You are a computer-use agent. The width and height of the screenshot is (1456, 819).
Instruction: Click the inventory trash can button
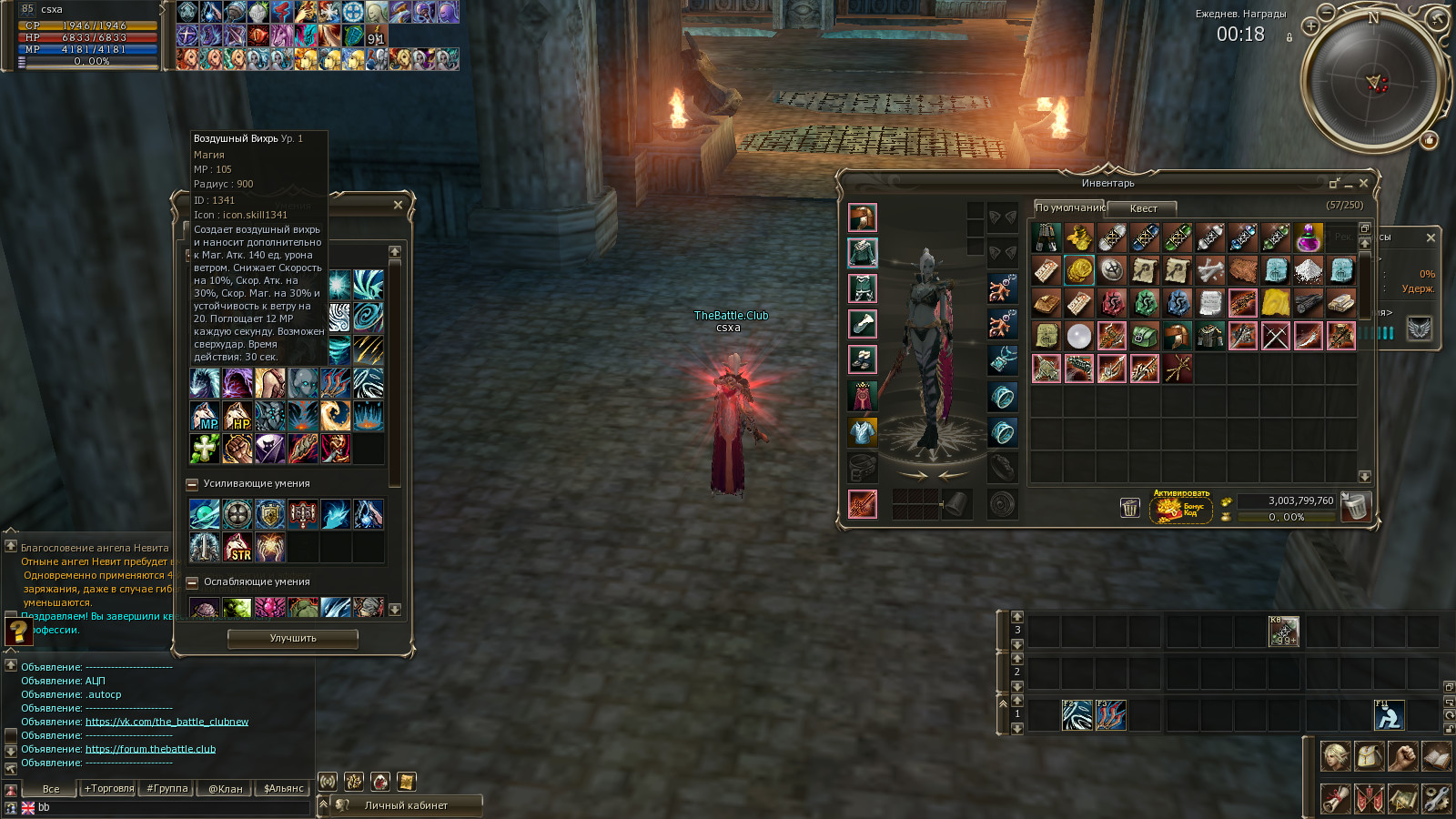(1129, 508)
